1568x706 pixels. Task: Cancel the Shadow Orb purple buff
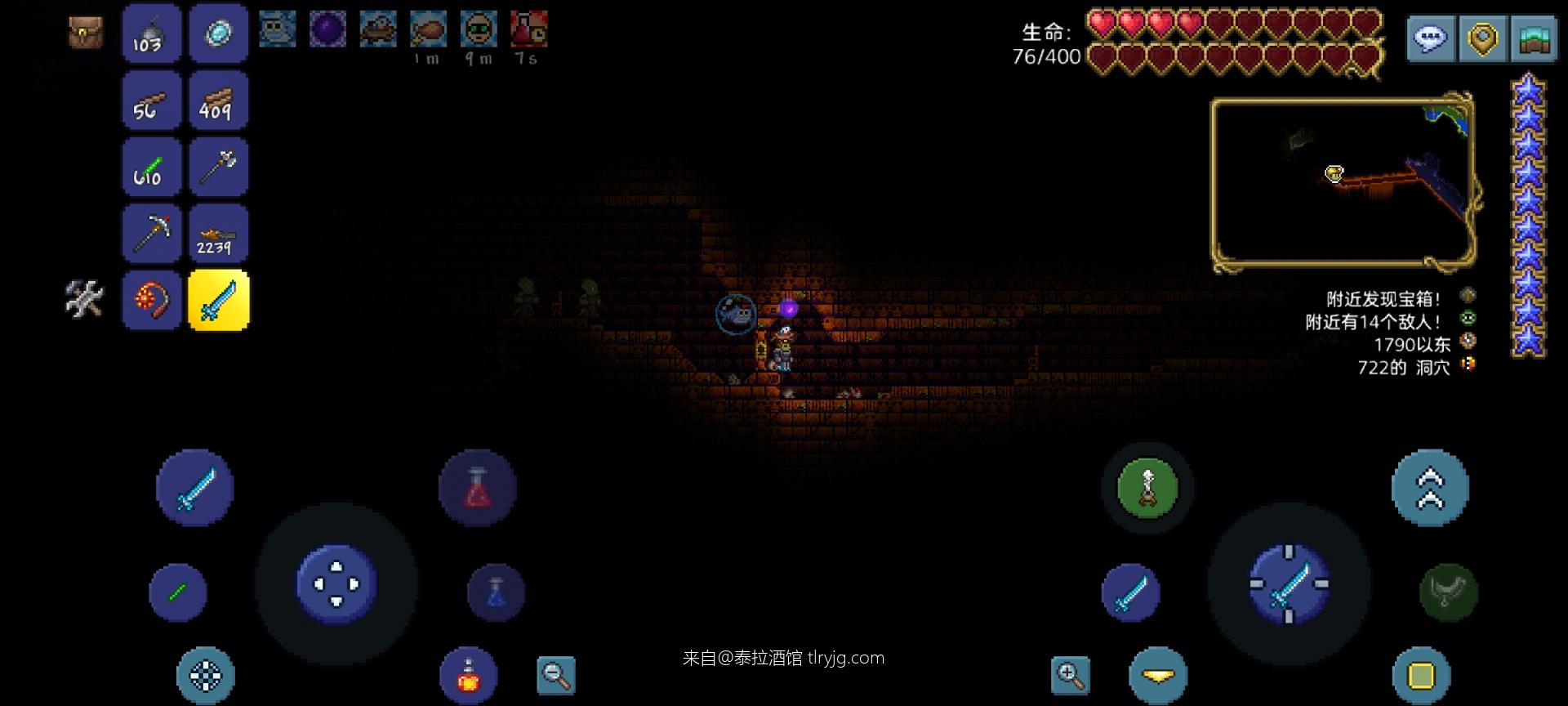coord(327,29)
